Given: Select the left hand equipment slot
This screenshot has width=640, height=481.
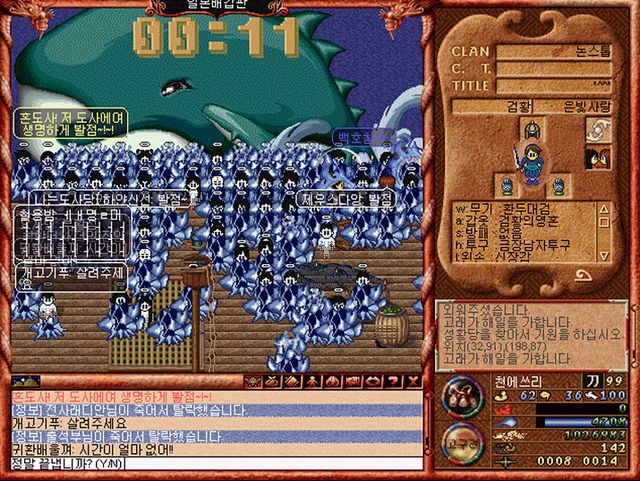Looking at the screenshot, I should coord(507,185).
